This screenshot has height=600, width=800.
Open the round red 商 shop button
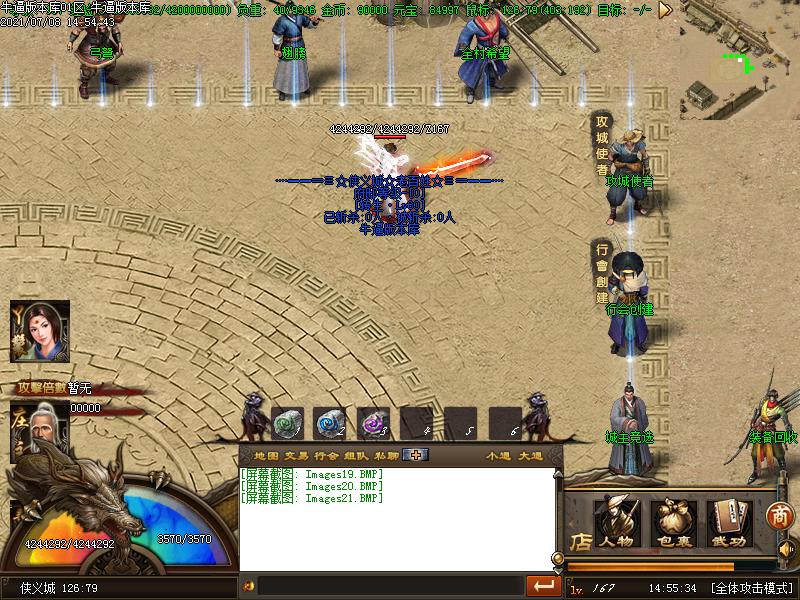tap(780, 516)
